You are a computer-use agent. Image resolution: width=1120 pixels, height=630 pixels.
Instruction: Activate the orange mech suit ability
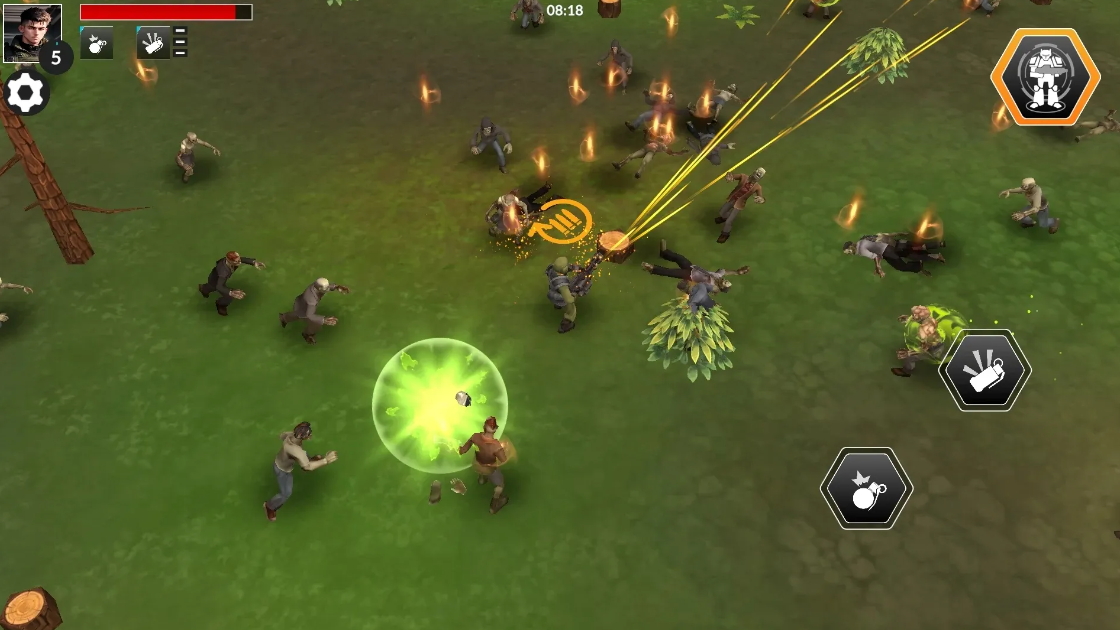pyautogui.click(x=1045, y=77)
